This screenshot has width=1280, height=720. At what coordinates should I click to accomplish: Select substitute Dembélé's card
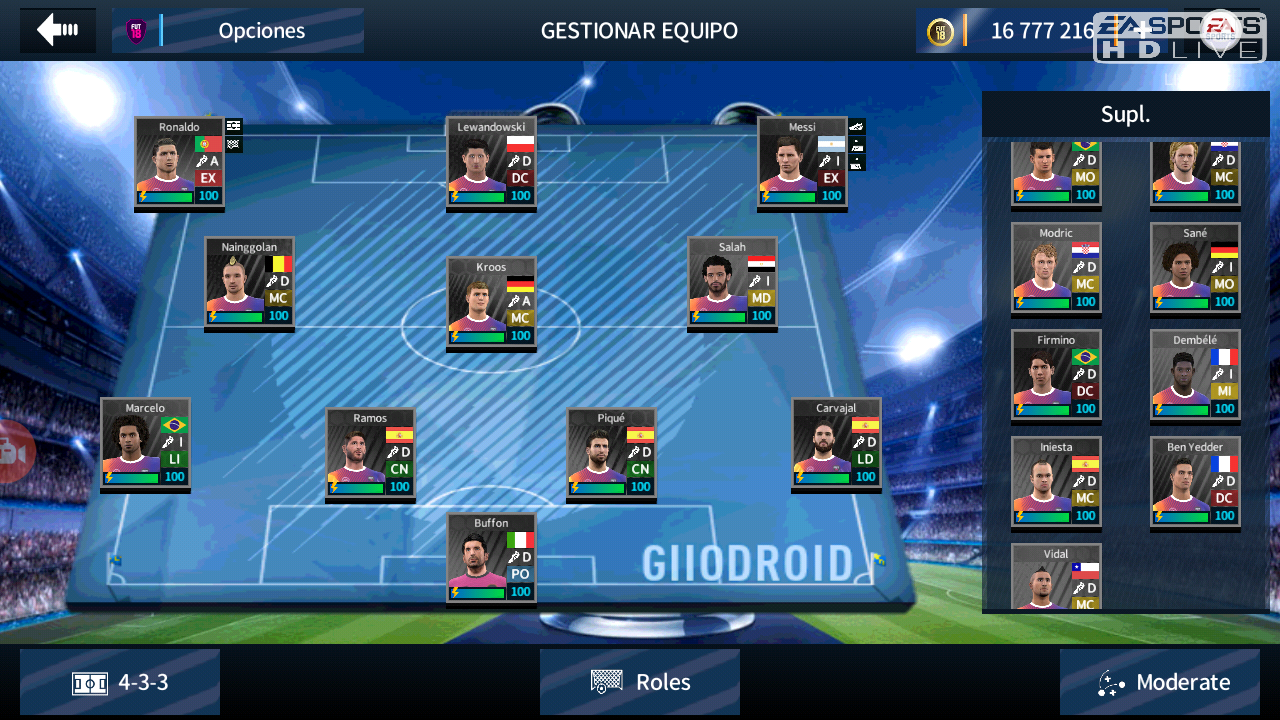point(1195,375)
